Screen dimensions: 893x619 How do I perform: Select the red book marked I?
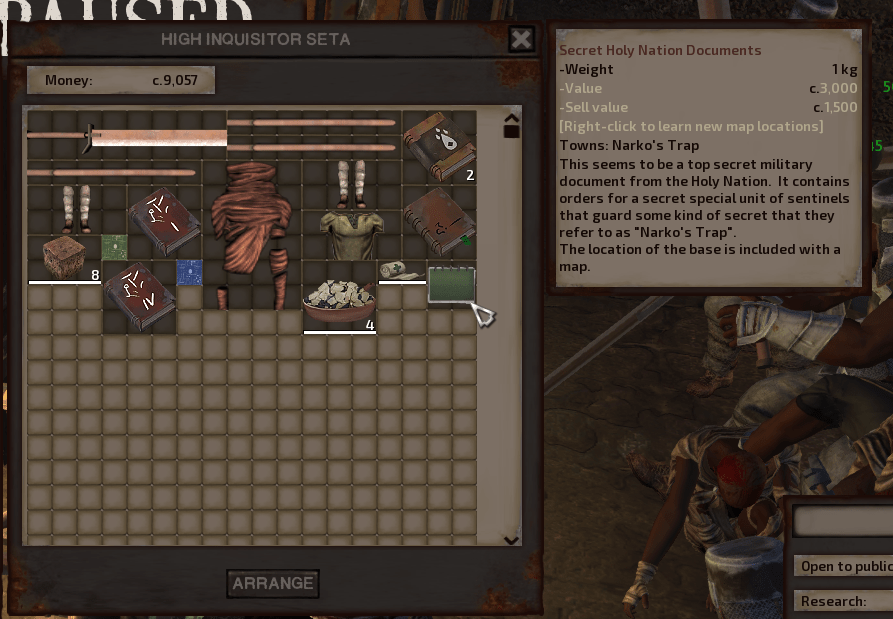tap(164, 221)
